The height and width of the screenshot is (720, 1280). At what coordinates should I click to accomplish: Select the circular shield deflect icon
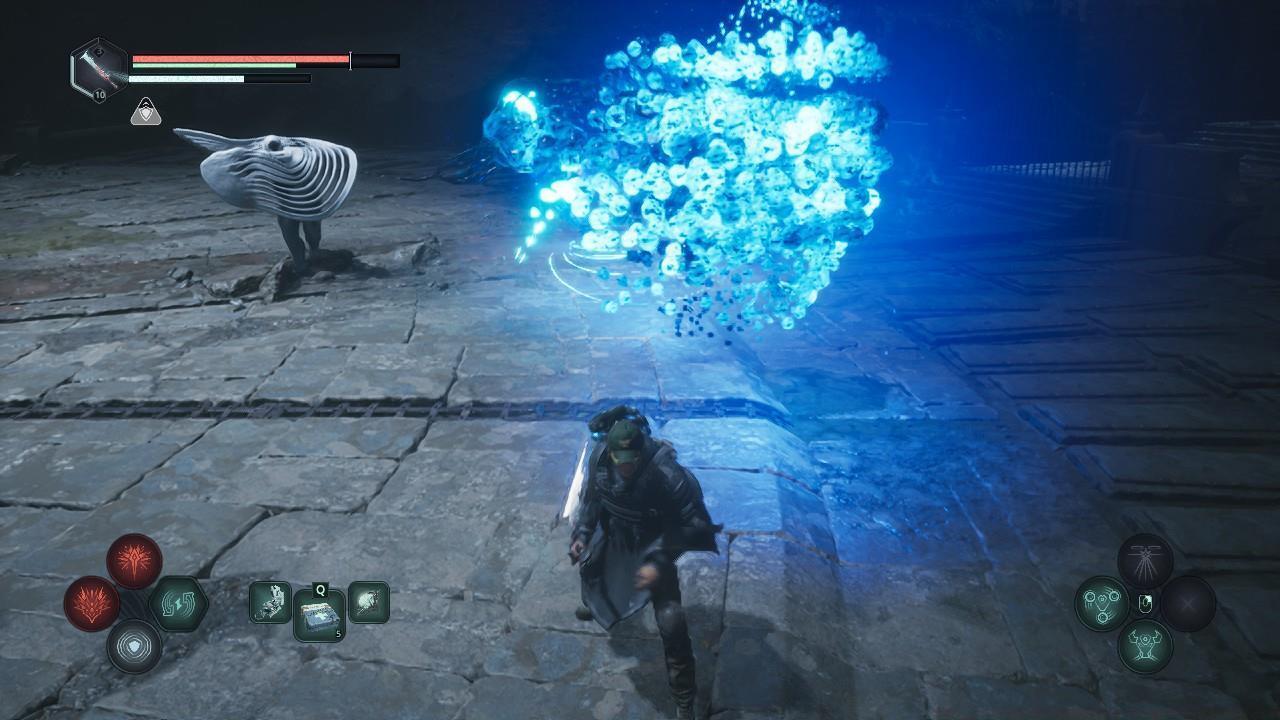[134, 643]
